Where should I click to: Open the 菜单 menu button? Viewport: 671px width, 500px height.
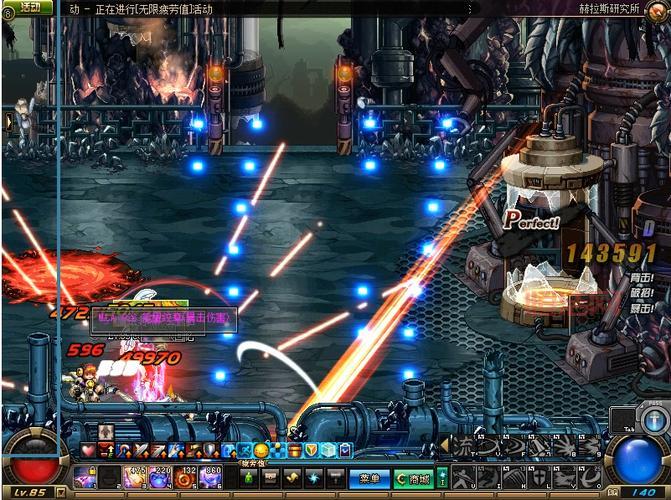click(369, 478)
